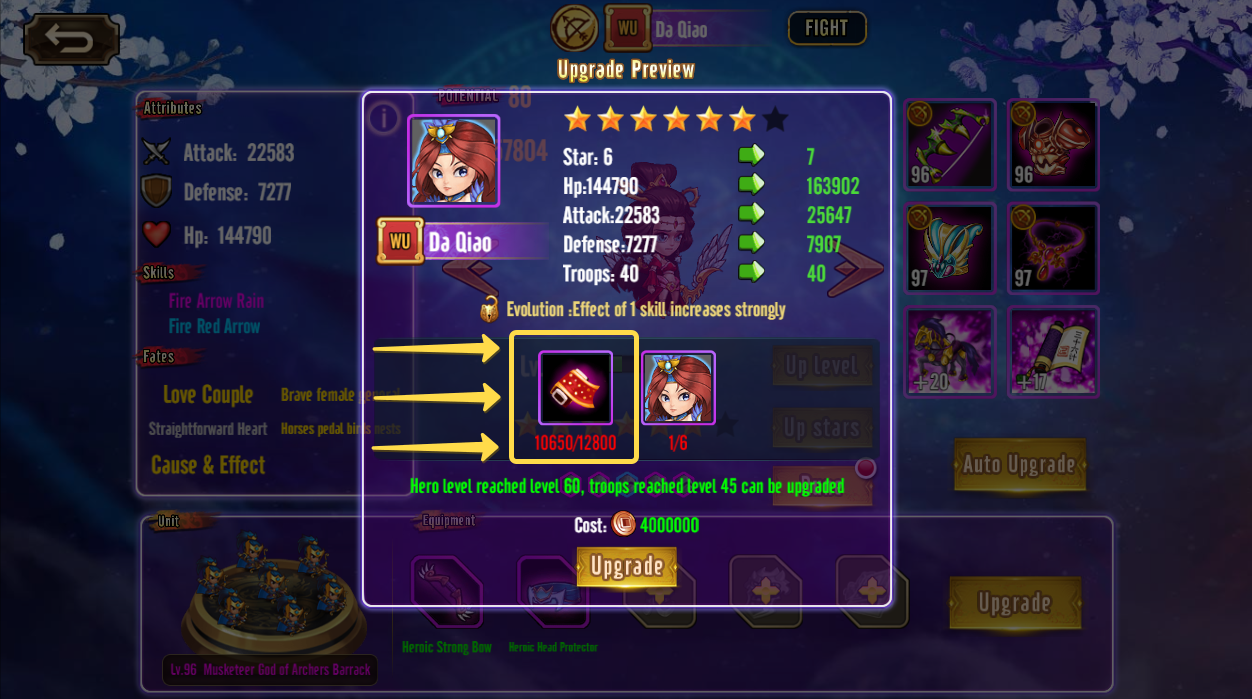Screen dimensions: 1252x699
Task: Select the necklace equipment slot
Action: (x=1053, y=248)
